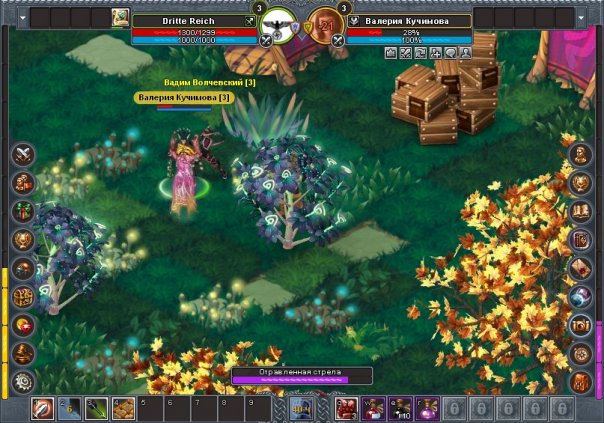Open the gold trophy achievements icon

point(23,240)
